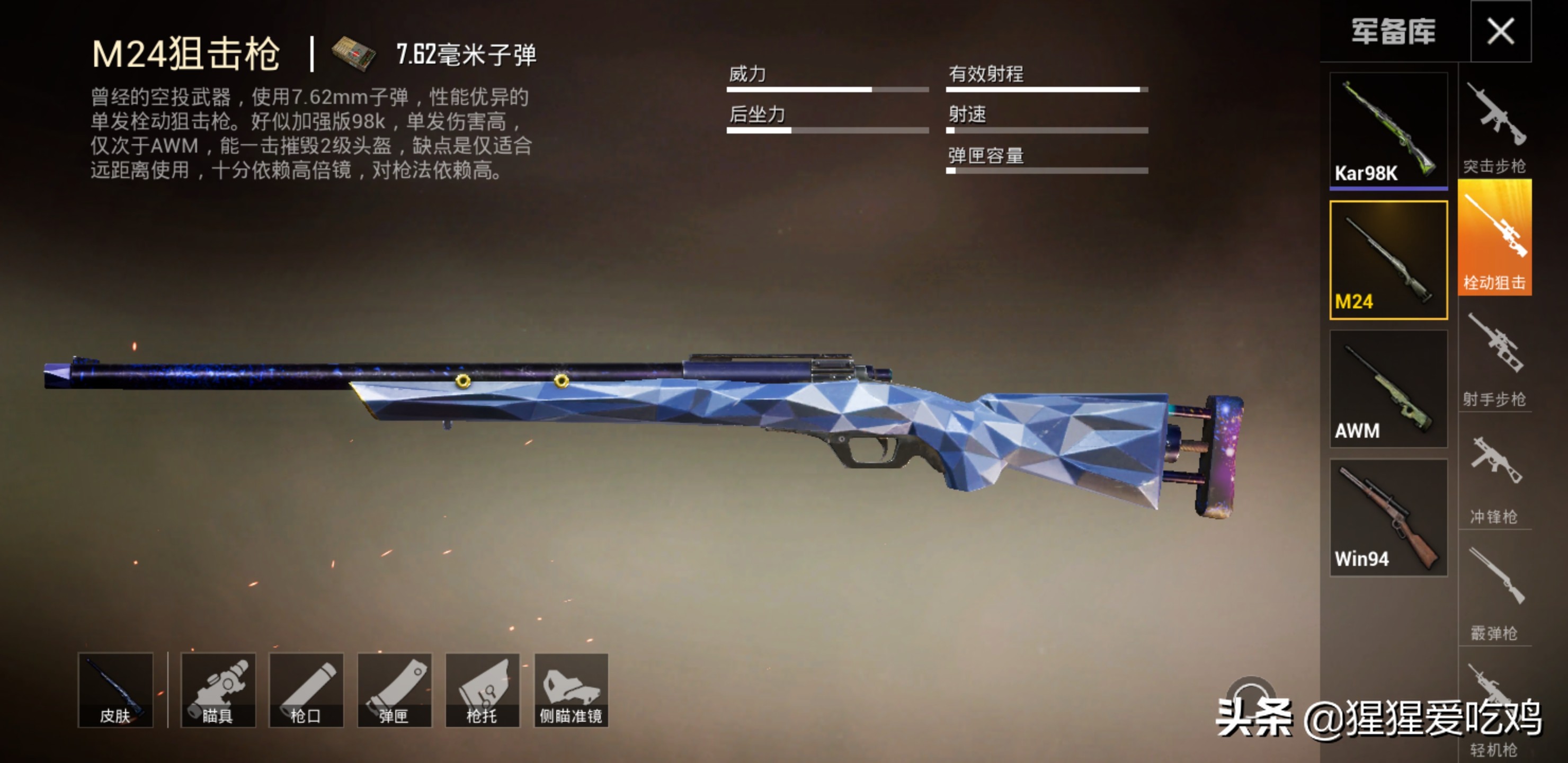
Task: Switch to the 冲锋枪 category
Action: 1495,476
